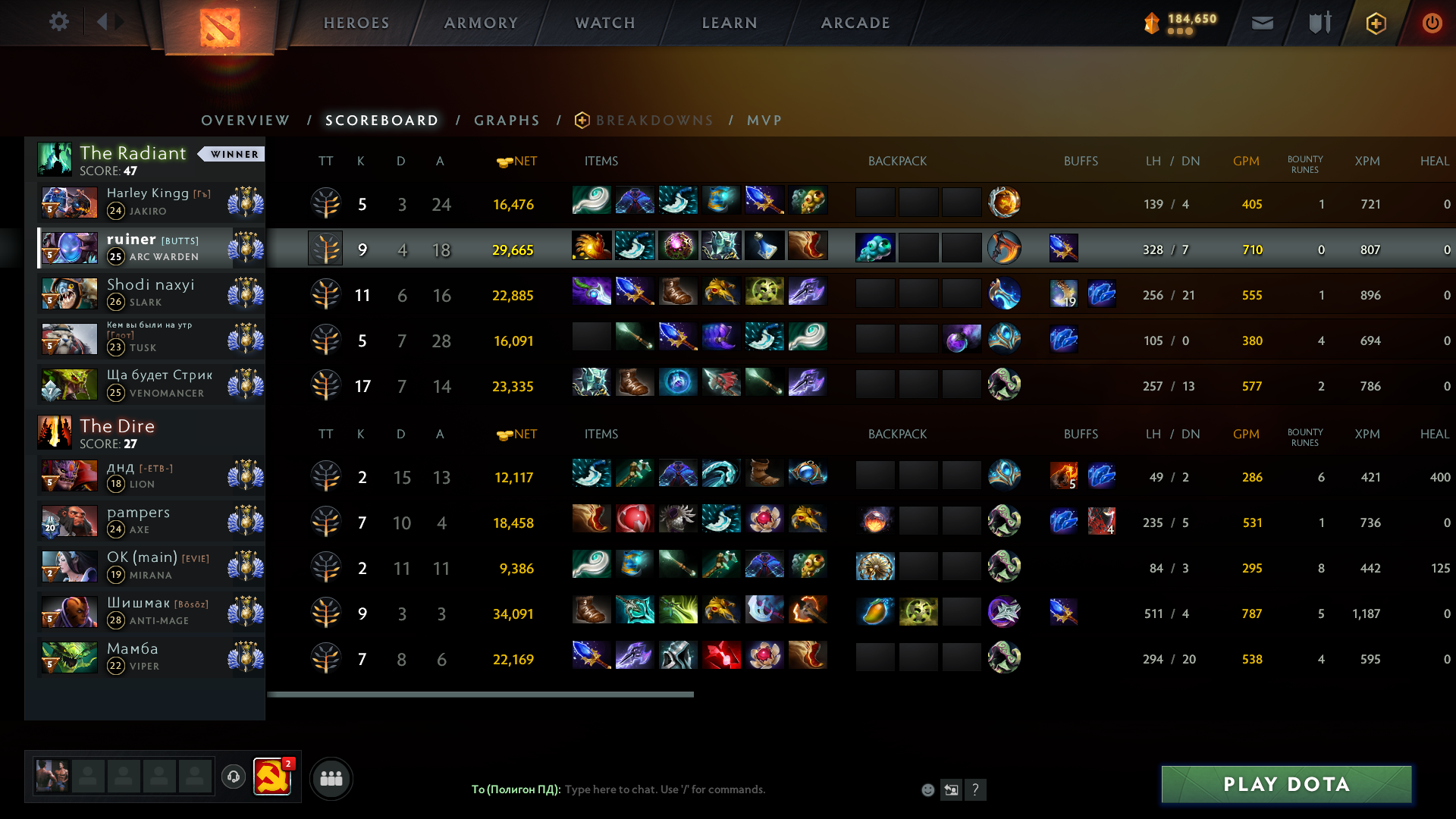This screenshot has width=1456, height=819.
Task: Open the Armory page
Action: (x=481, y=23)
